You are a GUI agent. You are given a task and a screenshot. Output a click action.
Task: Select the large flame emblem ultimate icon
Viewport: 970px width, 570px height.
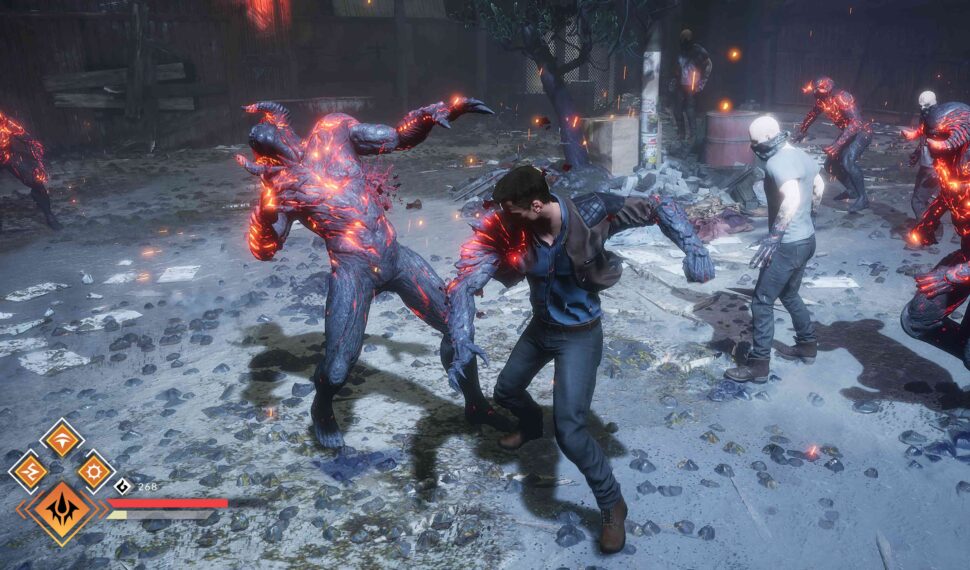click(x=62, y=509)
